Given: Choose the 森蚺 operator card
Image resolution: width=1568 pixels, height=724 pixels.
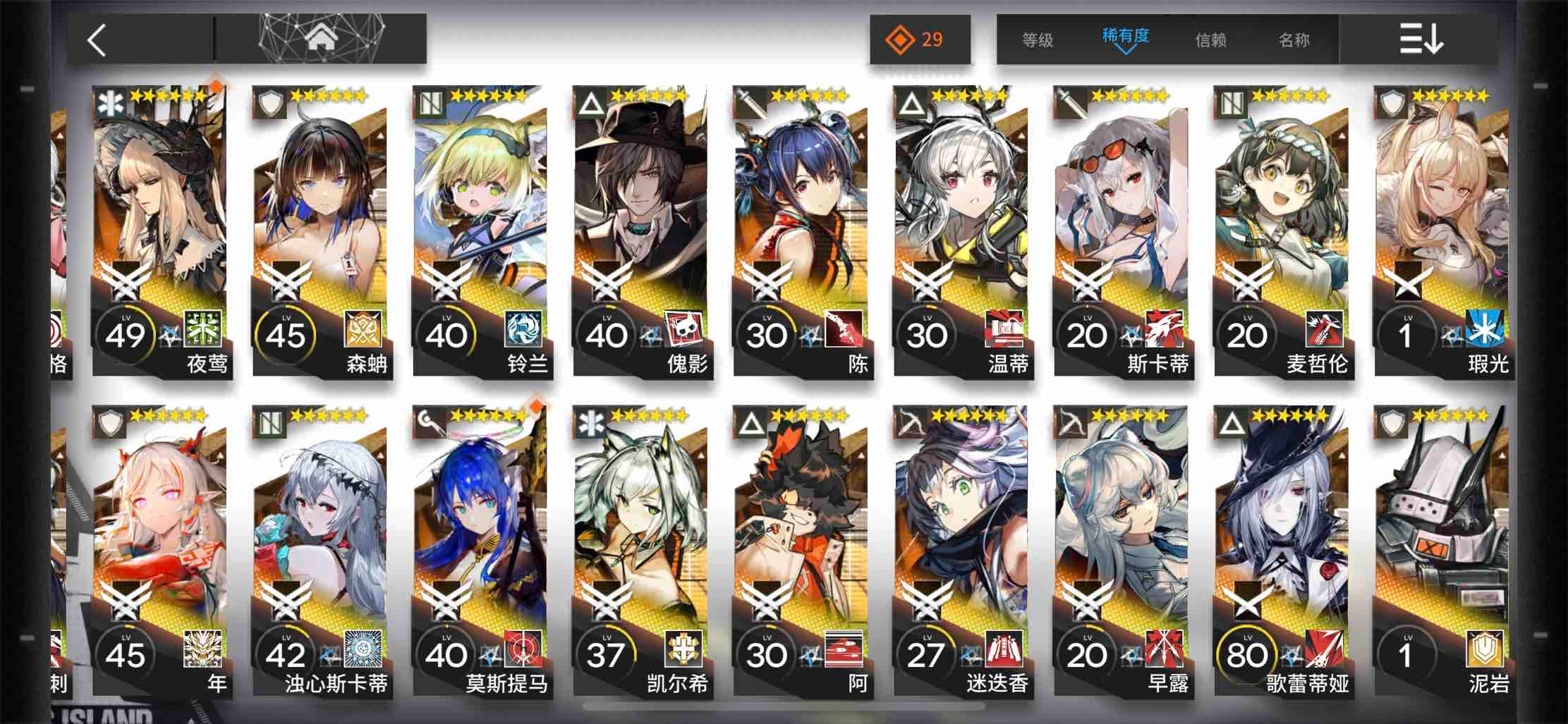Looking at the screenshot, I should click(x=320, y=233).
